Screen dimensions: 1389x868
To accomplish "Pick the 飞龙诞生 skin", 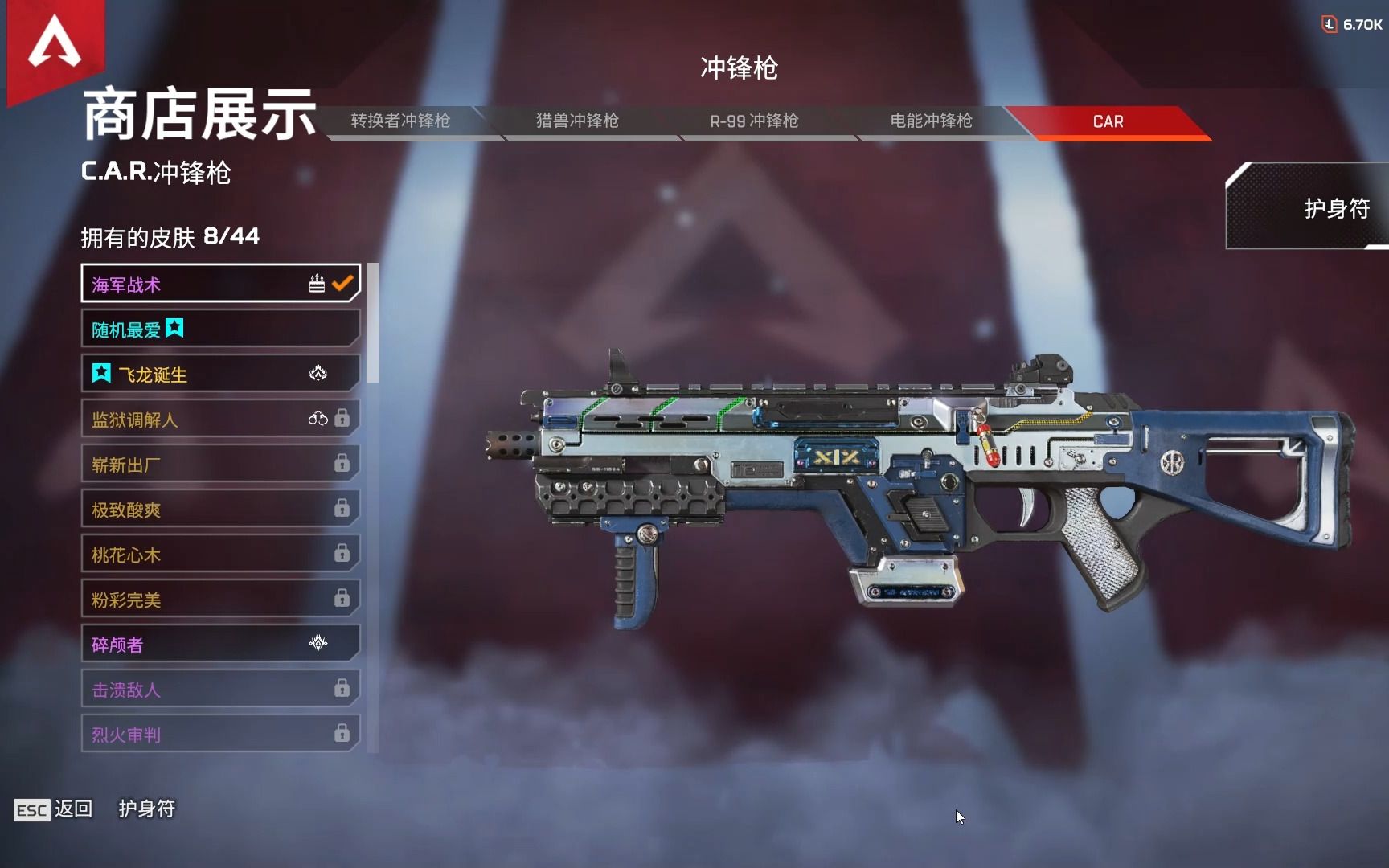I will [x=219, y=374].
